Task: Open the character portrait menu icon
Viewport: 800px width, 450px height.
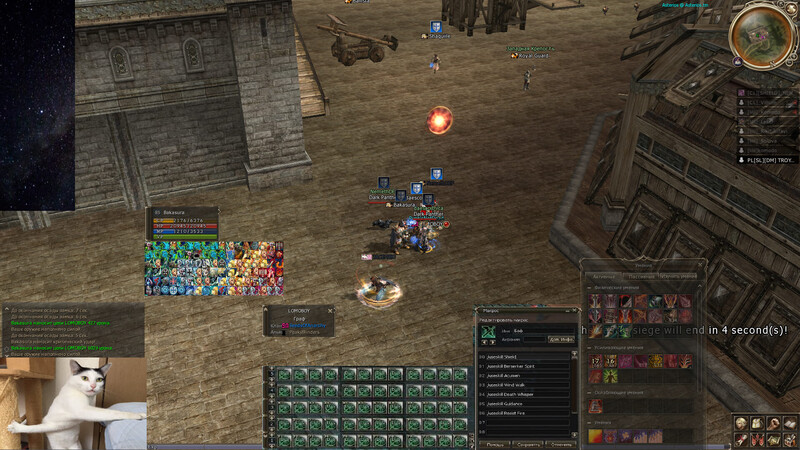Action: coord(741,423)
